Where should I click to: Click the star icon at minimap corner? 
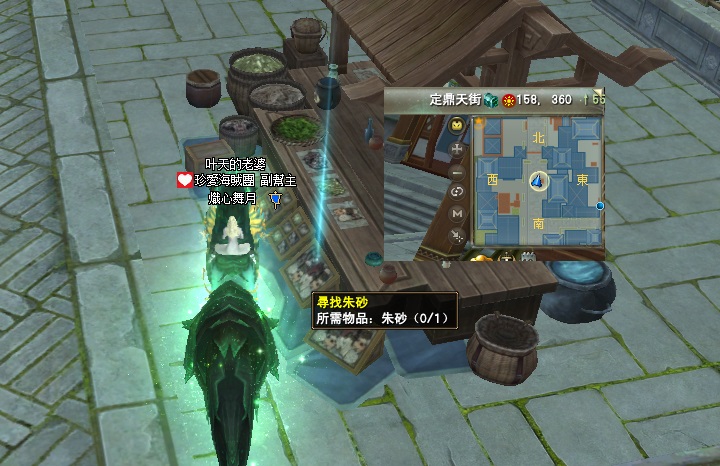pos(479,122)
